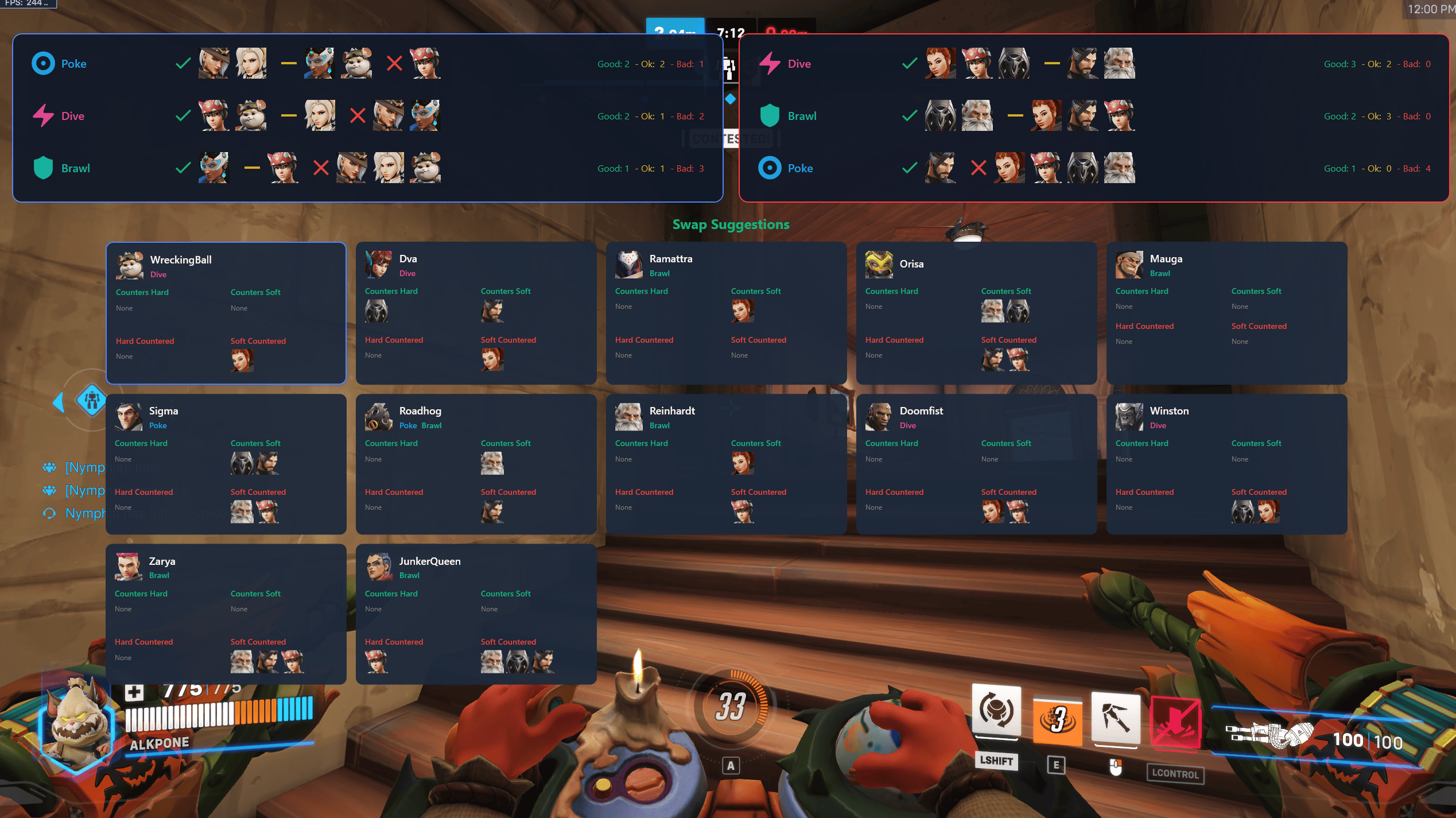The width and height of the screenshot is (1456, 818).
Task: Click the Orisa portrait in its swap card
Action: 879,265
